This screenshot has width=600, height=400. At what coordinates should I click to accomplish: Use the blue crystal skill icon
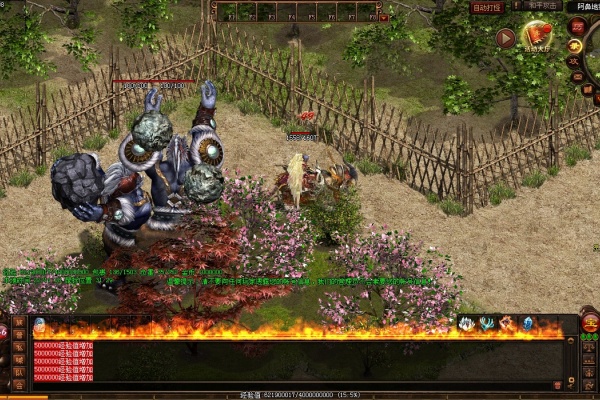click(x=527, y=323)
